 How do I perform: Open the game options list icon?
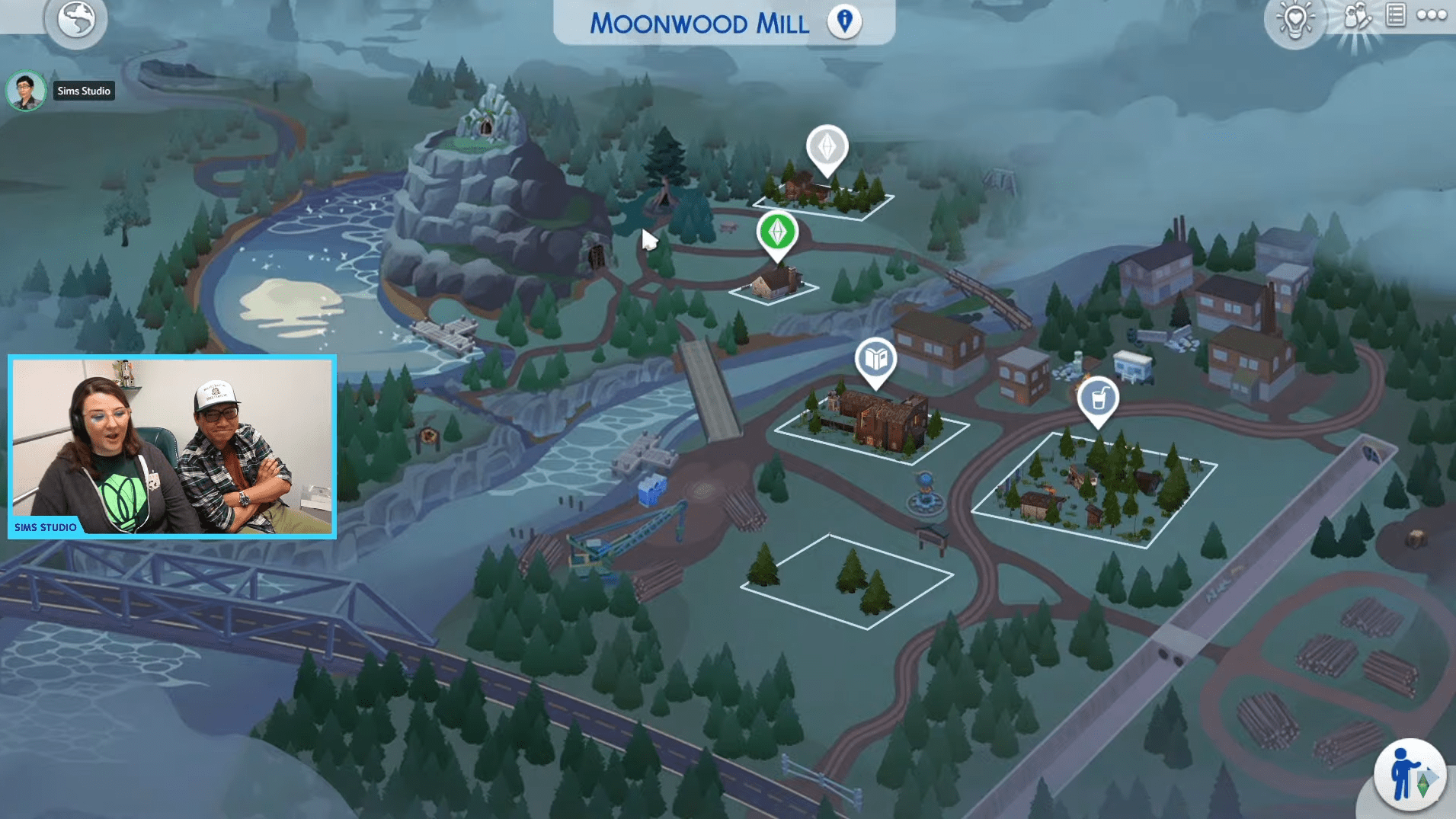click(1398, 17)
